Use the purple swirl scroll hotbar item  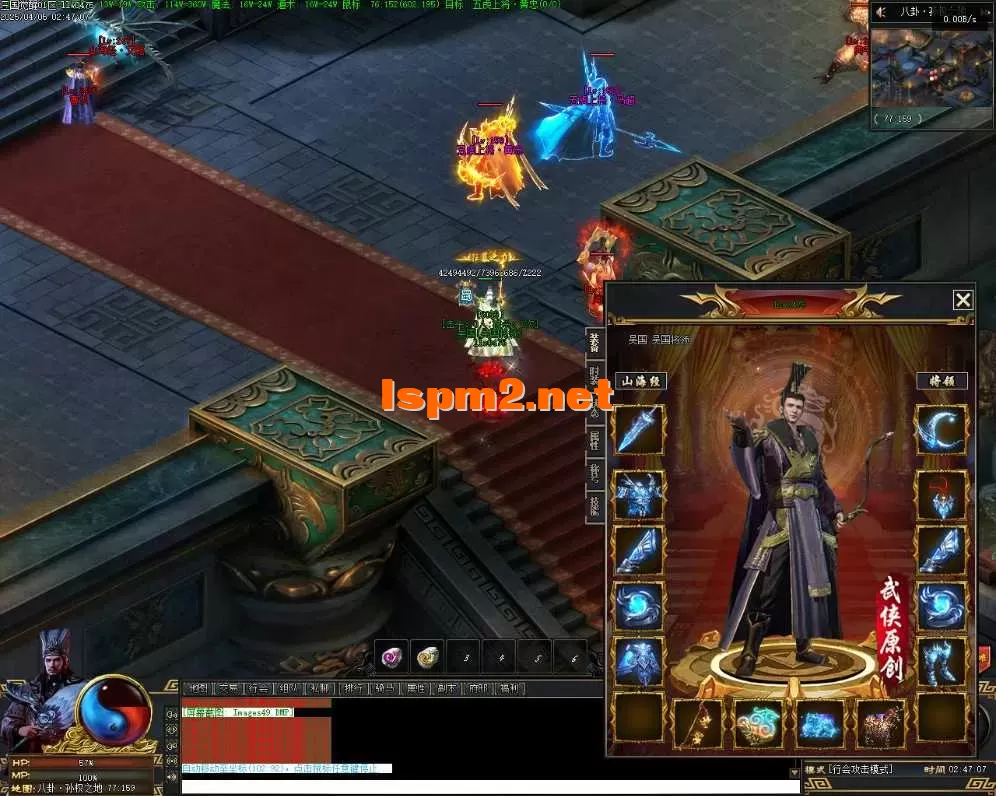391,657
